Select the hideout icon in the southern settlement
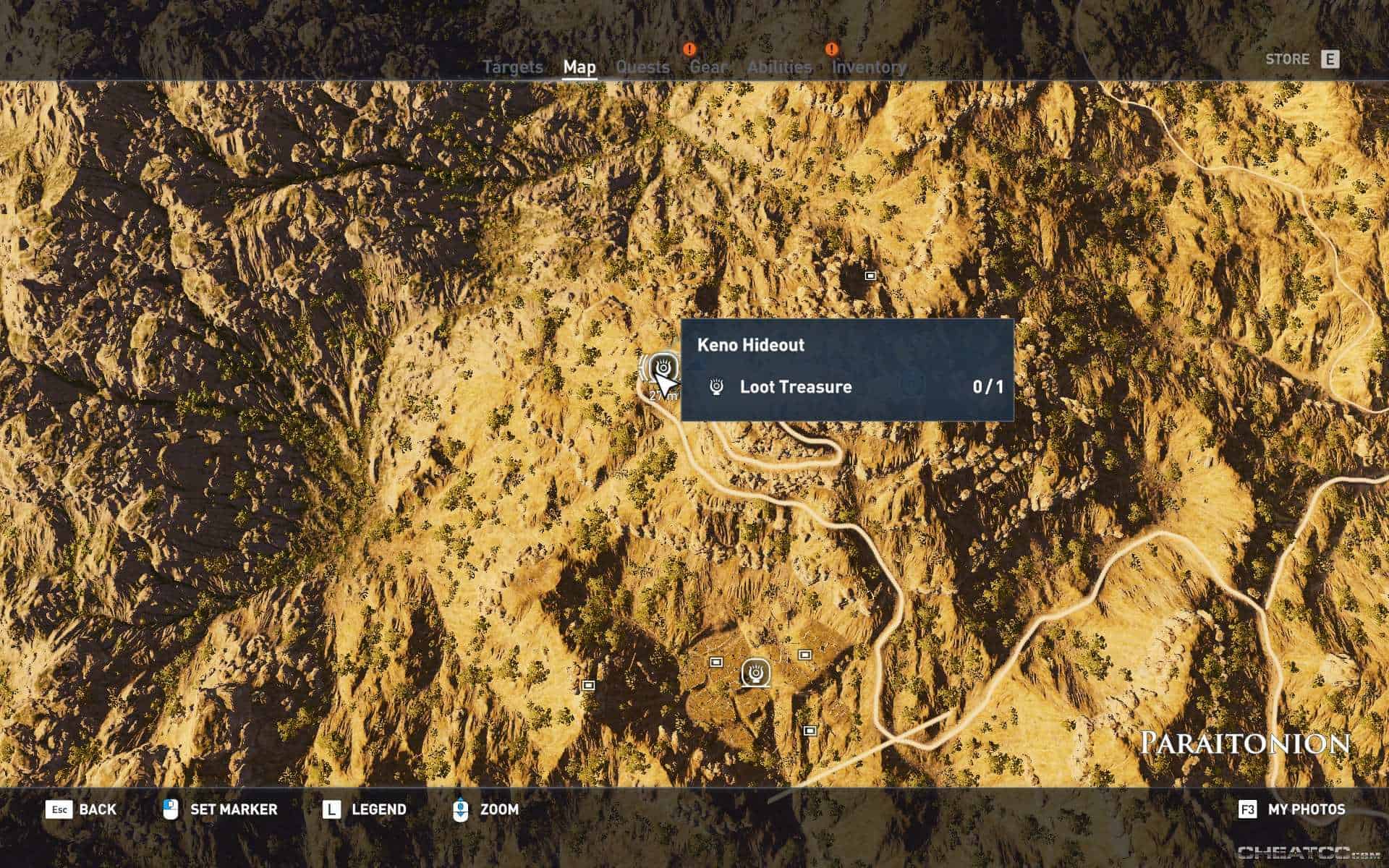The width and height of the screenshot is (1389, 868). click(x=755, y=672)
